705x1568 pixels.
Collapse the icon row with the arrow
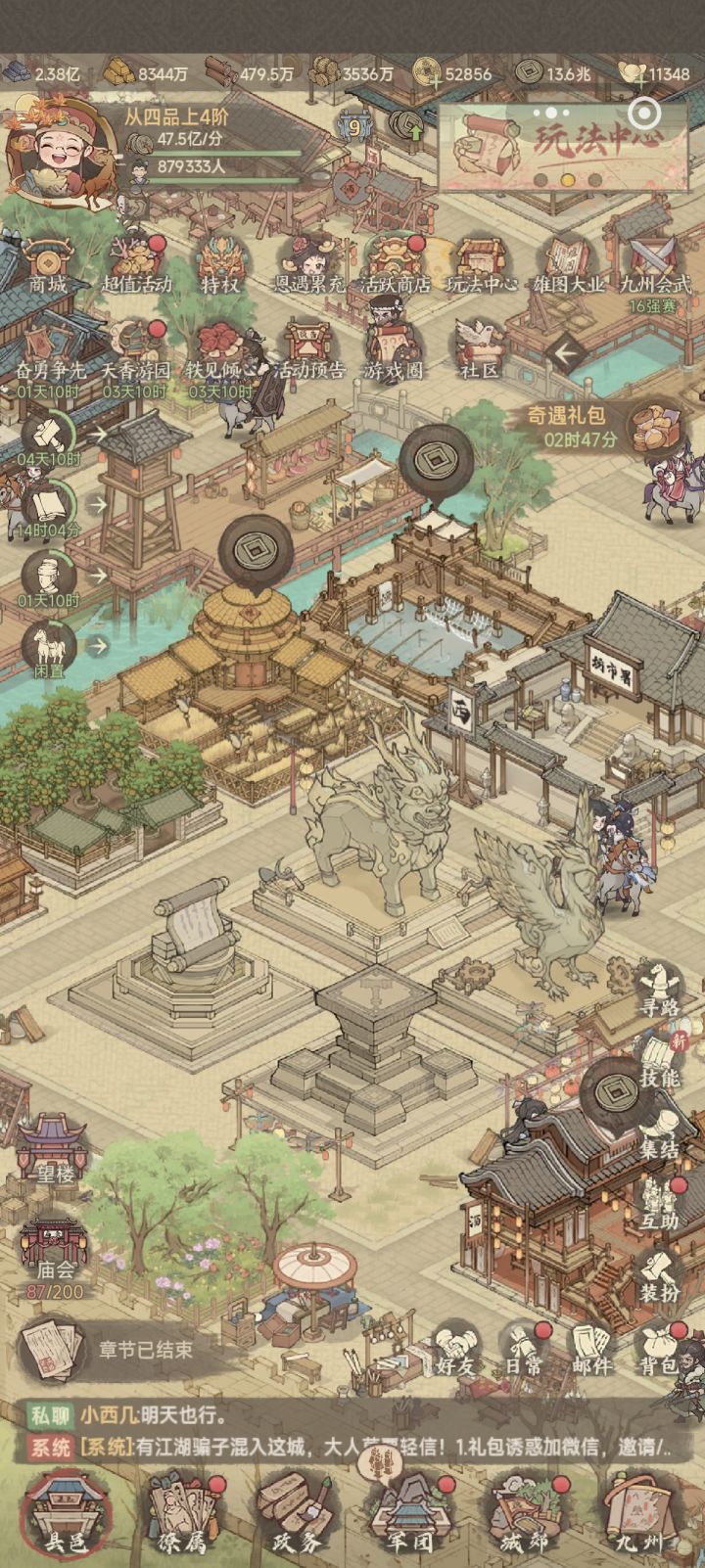[x=565, y=351]
